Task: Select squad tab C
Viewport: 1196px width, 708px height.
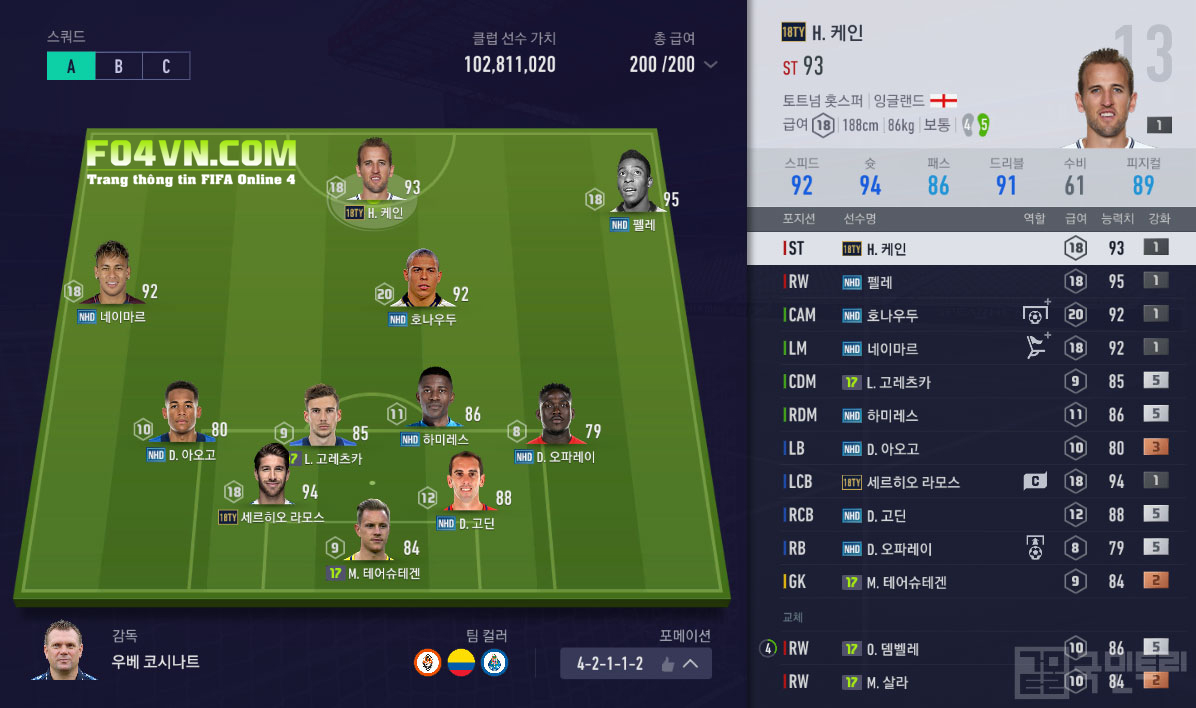Action: point(166,66)
